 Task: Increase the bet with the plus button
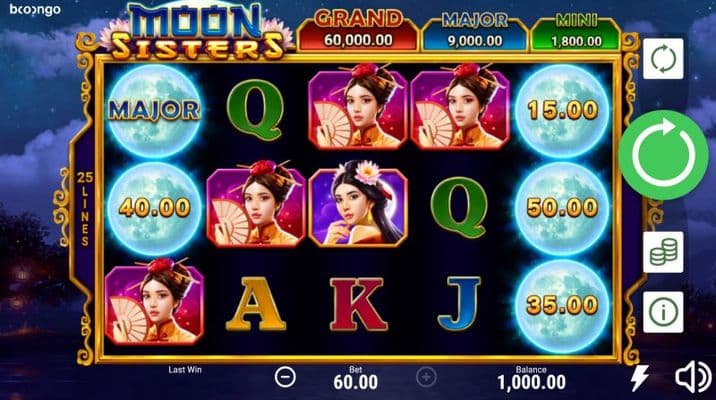pos(426,377)
